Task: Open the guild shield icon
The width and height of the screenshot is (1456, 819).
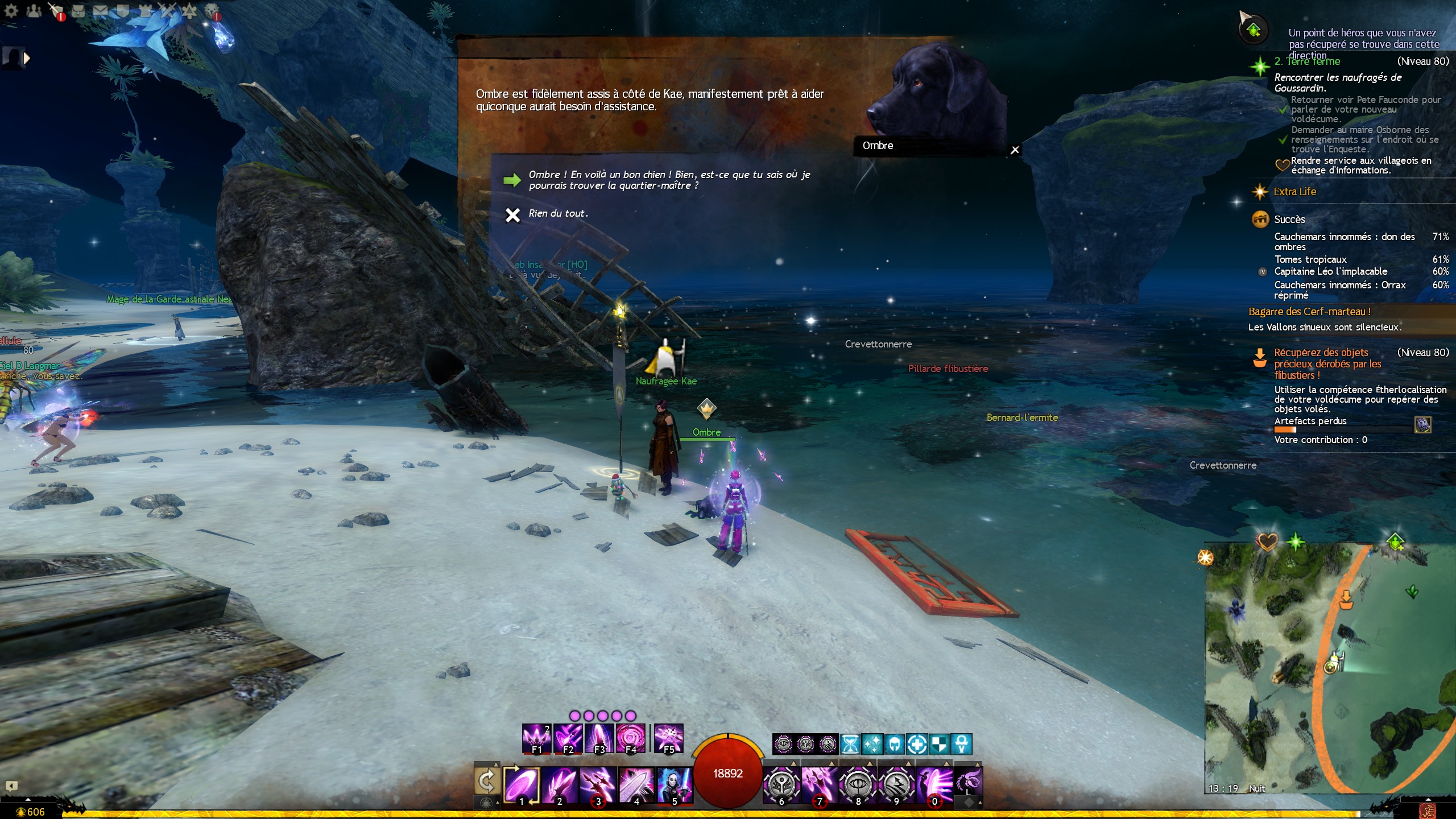Action: click(123, 11)
